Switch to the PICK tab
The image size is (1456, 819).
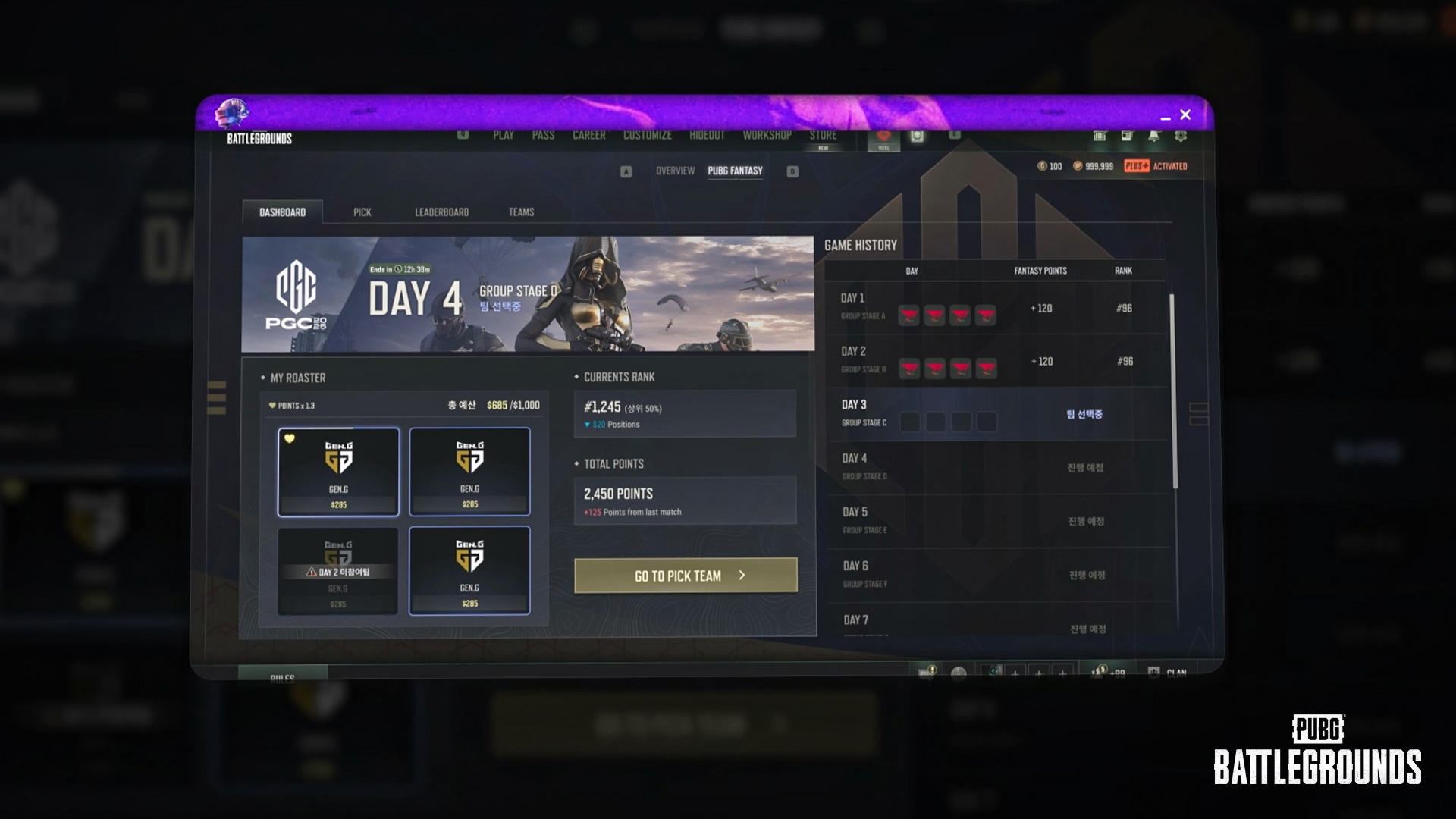coord(362,212)
